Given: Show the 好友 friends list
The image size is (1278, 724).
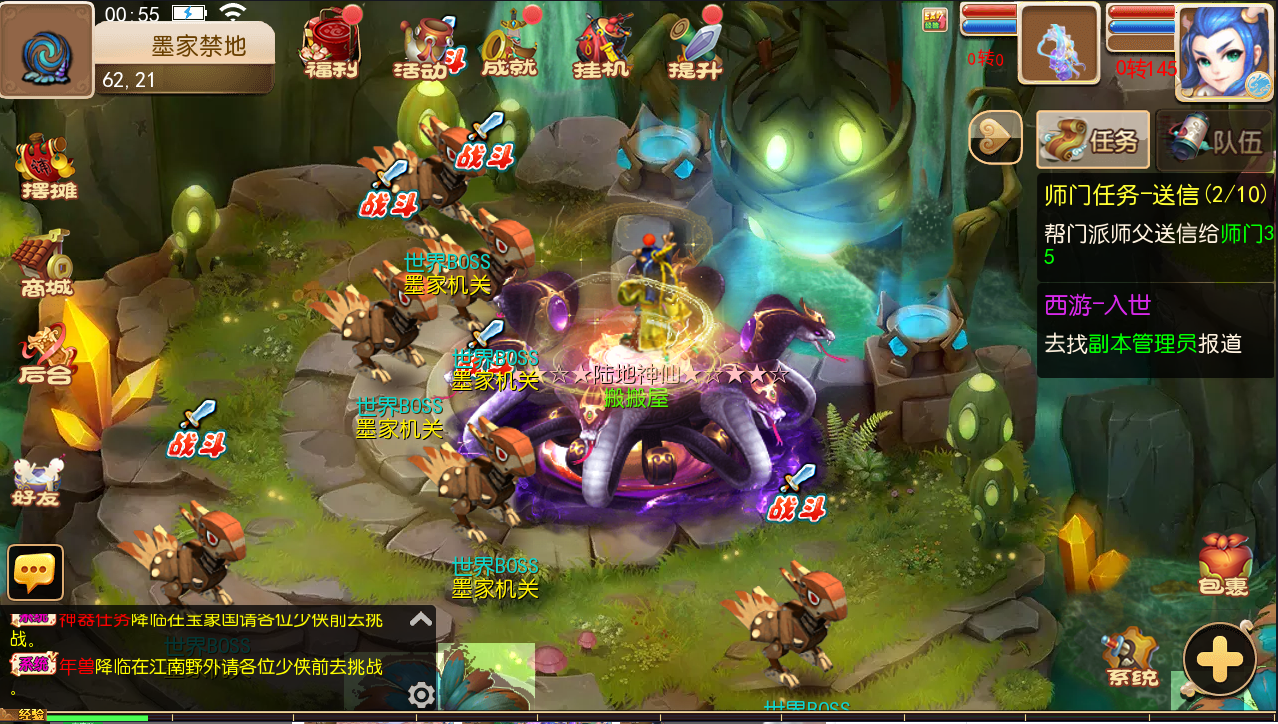Looking at the screenshot, I should pos(38,481).
